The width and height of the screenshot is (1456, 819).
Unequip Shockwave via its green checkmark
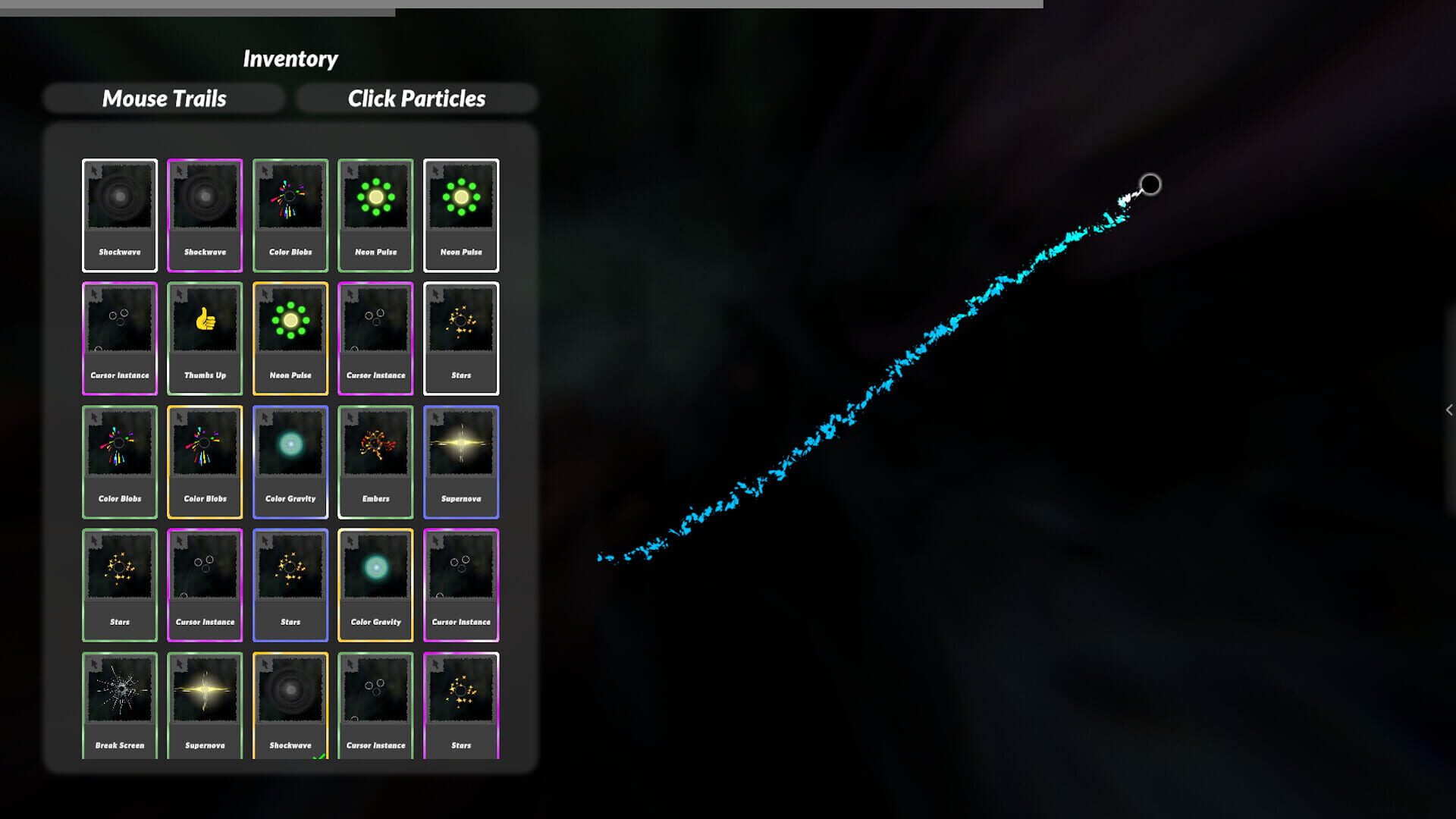(x=318, y=756)
